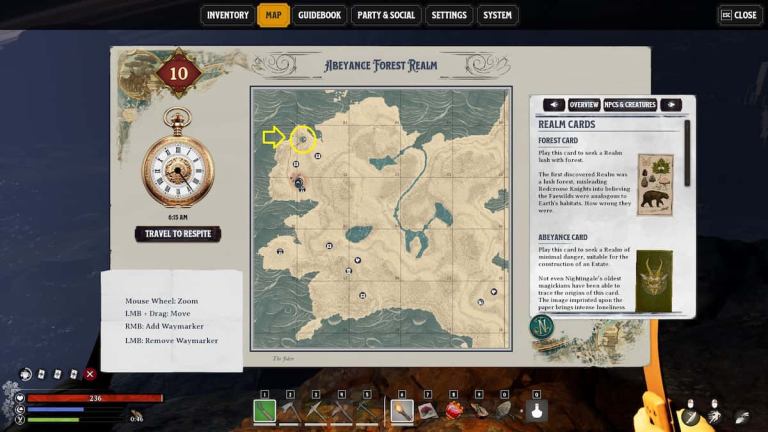The width and height of the screenshot is (768, 432).
Task: Click the Forest Card illustration
Action: [x=655, y=184]
